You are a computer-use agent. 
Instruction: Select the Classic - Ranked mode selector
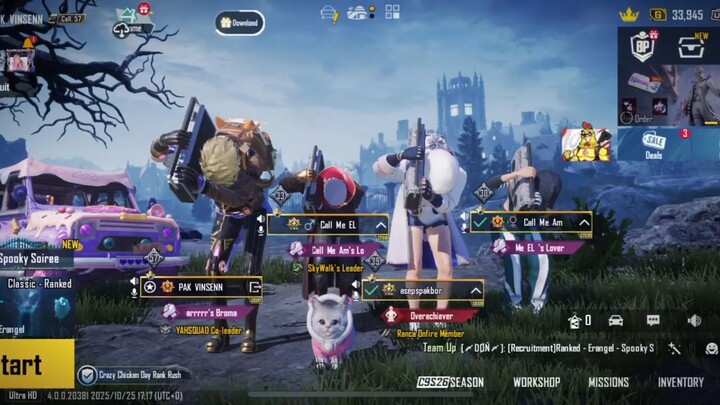point(38,283)
